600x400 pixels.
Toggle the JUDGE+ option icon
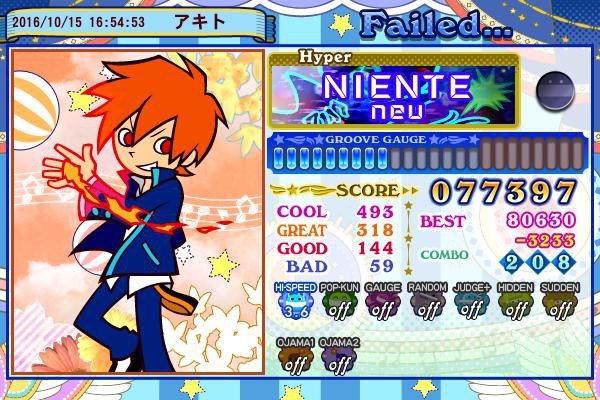click(x=470, y=304)
